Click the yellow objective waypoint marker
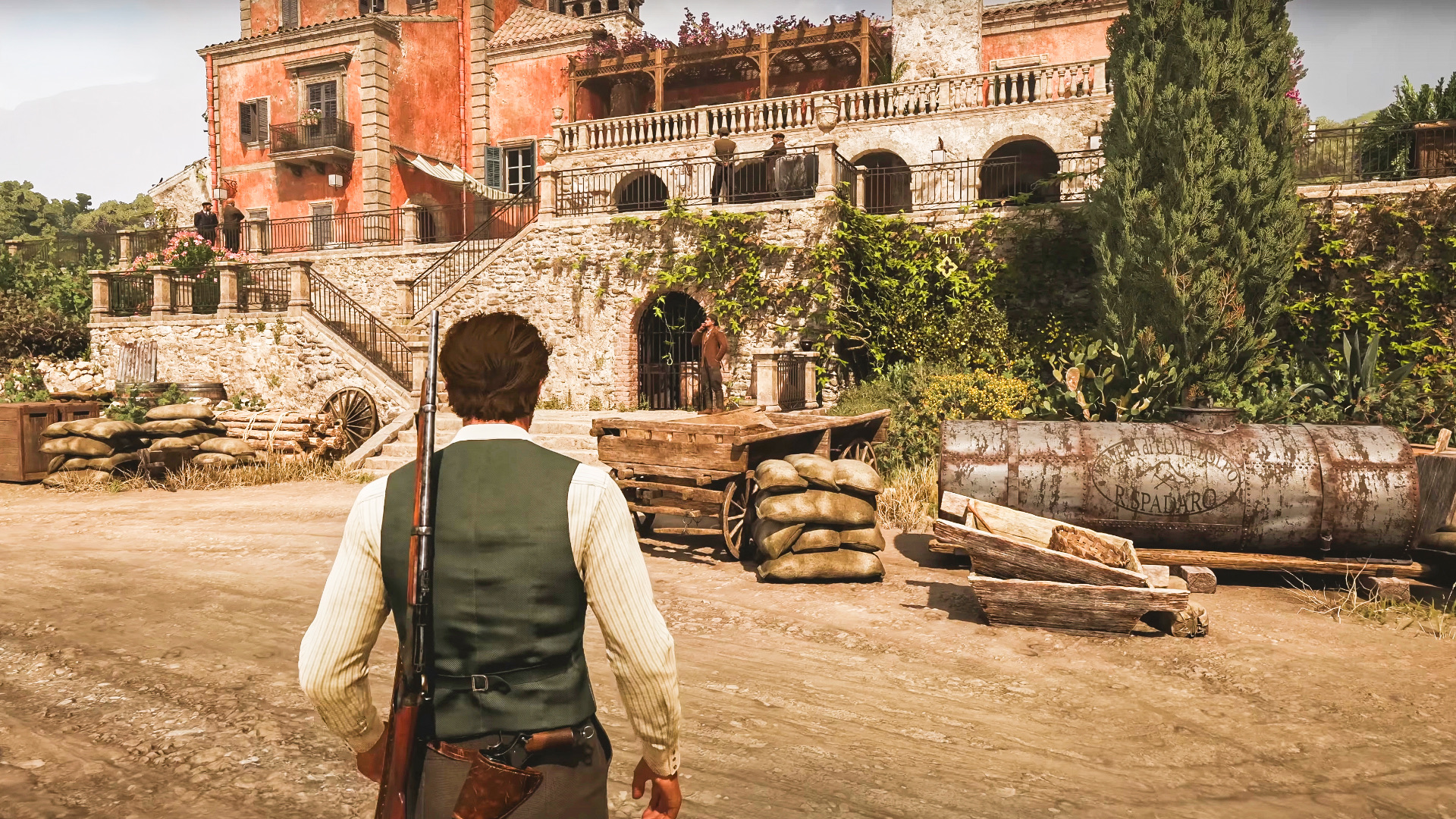This screenshot has height=819, width=1456. coord(946,266)
